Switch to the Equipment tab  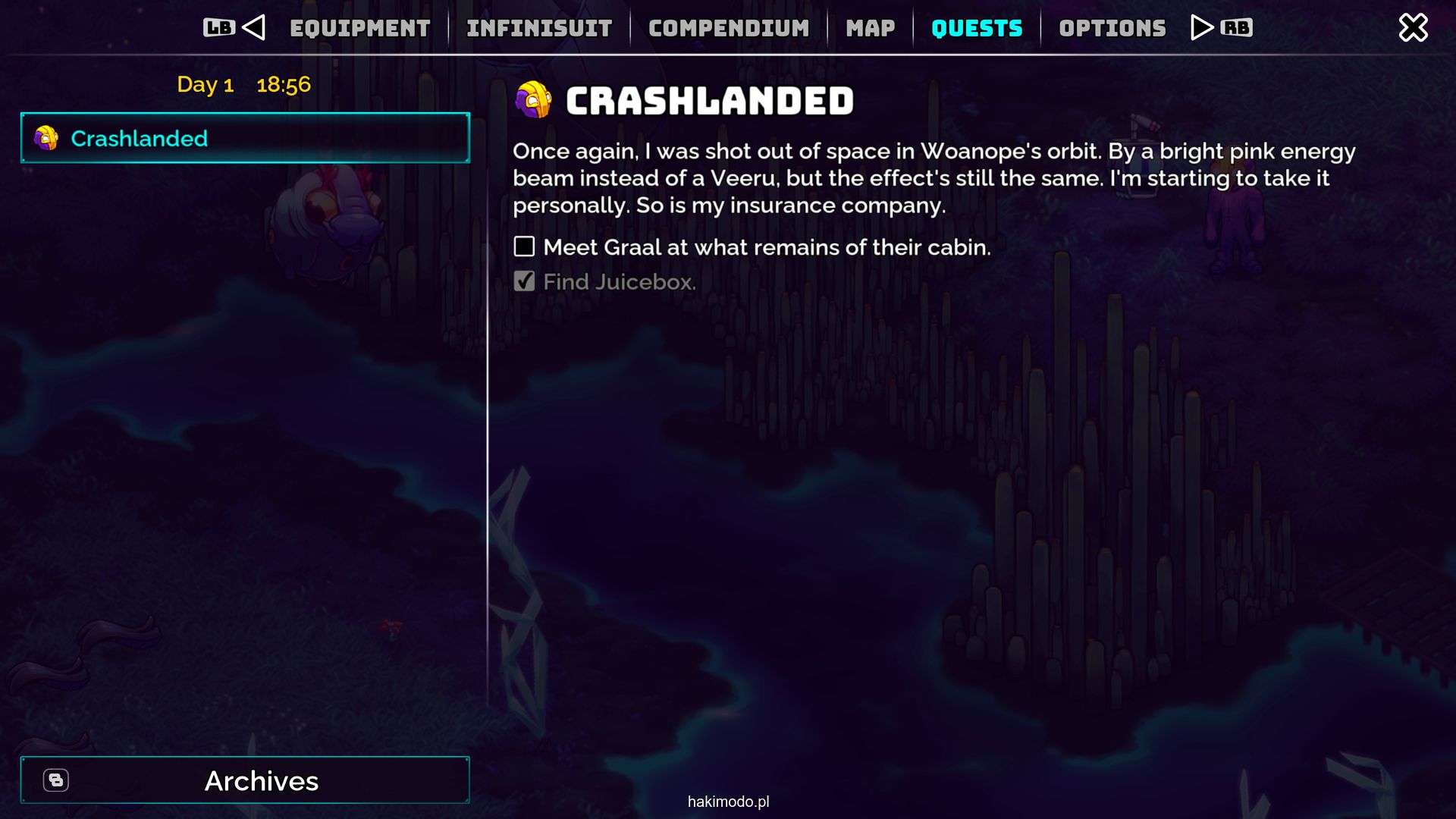click(x=359, y=29)
